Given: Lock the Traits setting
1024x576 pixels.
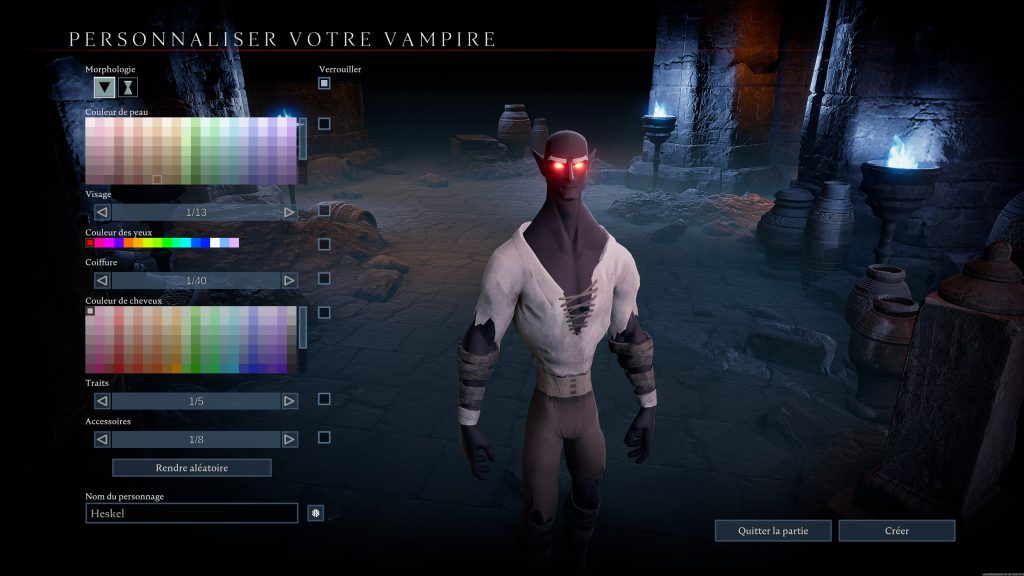Looking at the screenshot, I should [x=324, y=399].
